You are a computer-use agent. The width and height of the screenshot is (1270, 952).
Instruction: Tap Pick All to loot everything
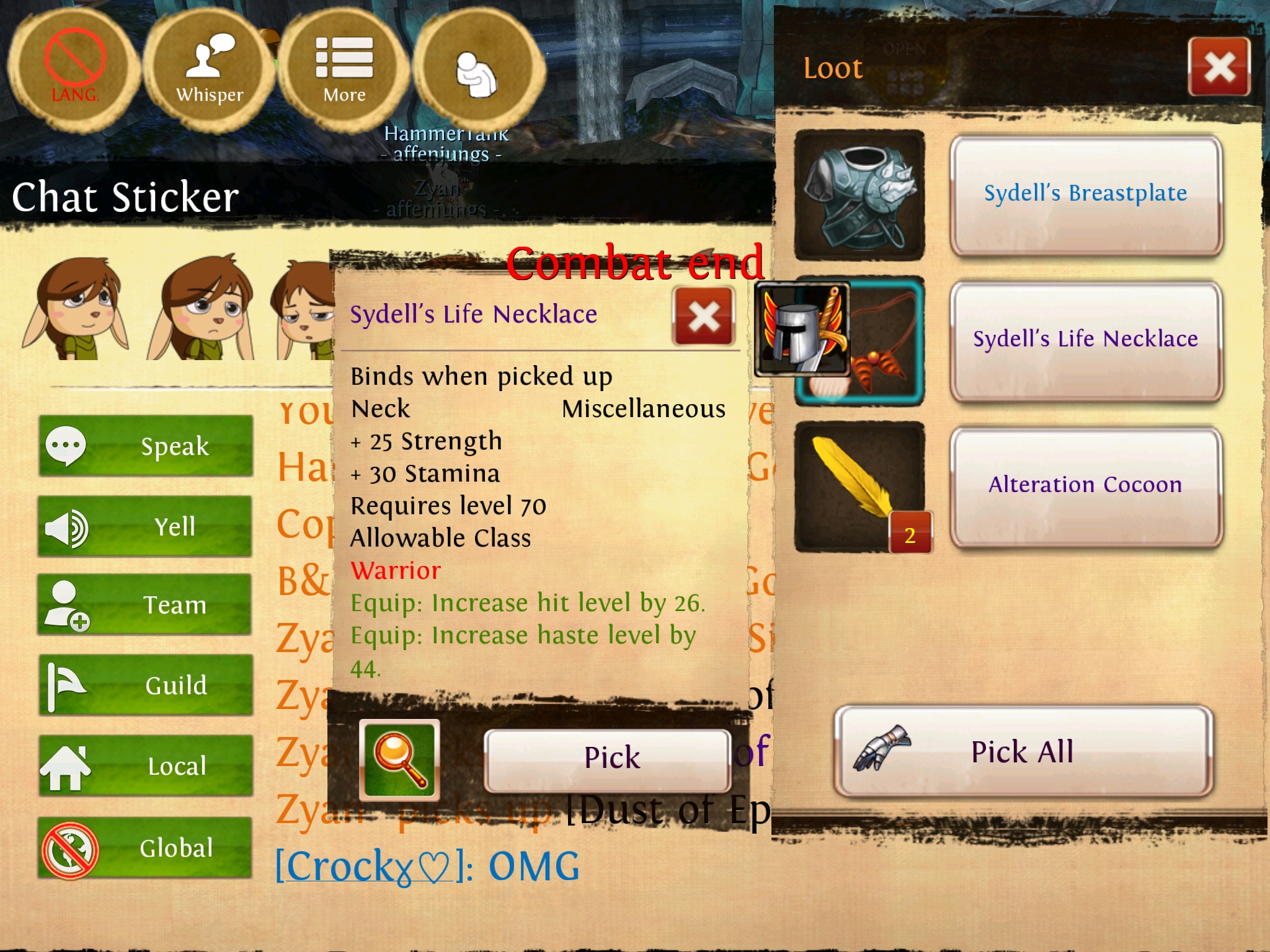pos(1023,752)
